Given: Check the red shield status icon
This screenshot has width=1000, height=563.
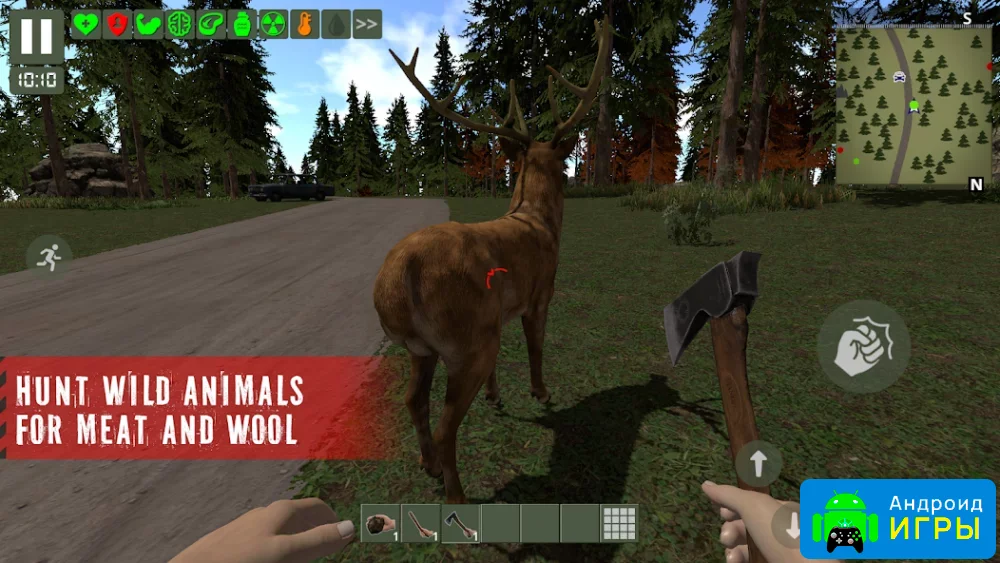Looking at the screenshot, I should [x=117, y=24].
